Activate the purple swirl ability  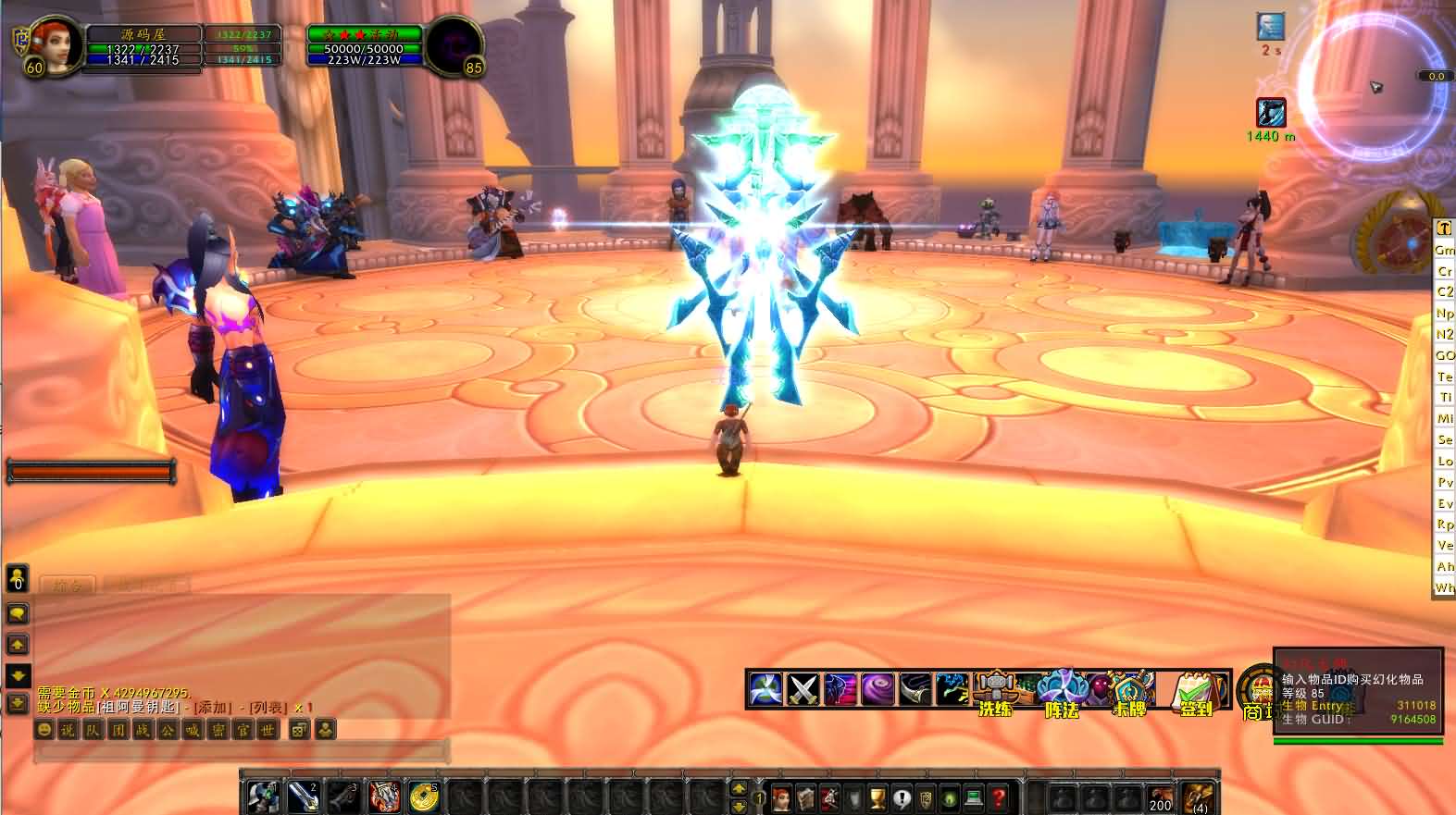(x=877, y=689)
